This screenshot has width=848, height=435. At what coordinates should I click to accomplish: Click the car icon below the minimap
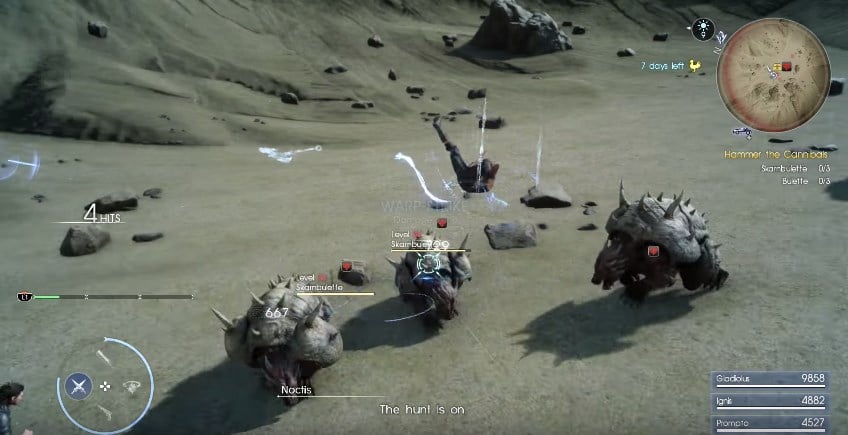coord(742,130)
